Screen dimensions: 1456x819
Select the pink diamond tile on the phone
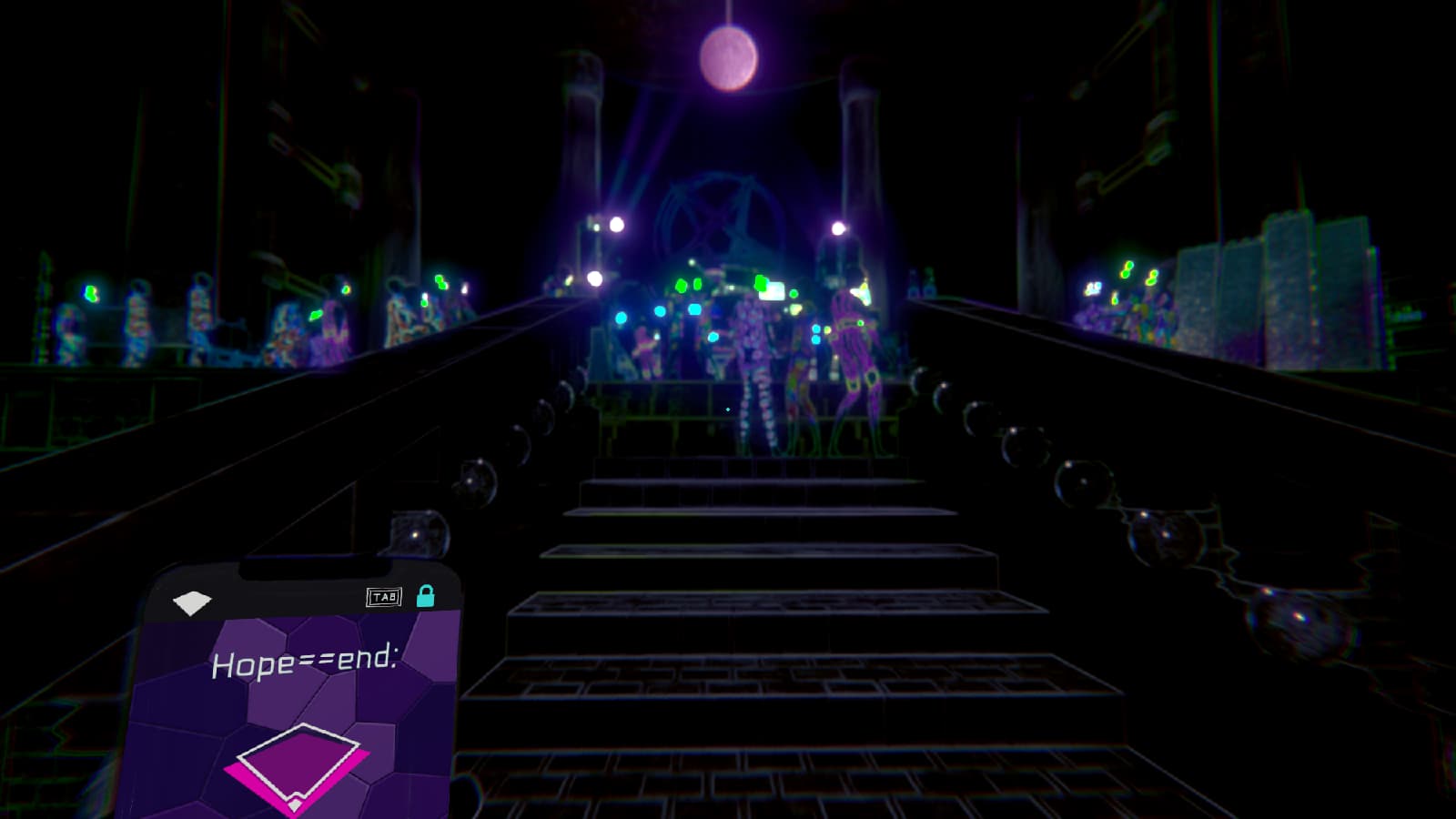pos(297,766)
